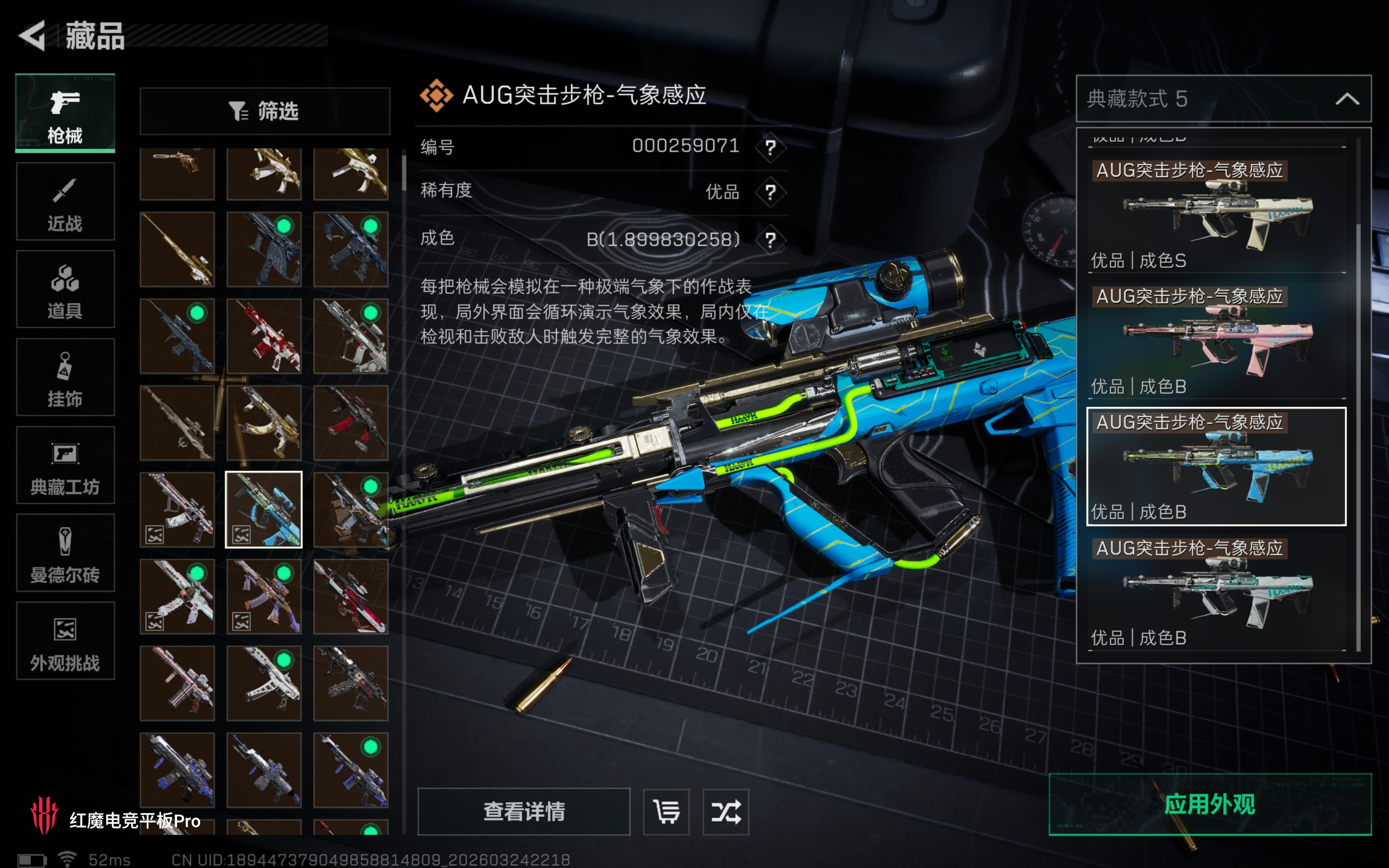This screenshot has height=868, width=1389.
Task: Choose the white-teal AUG variant
Action: coord(1216,593)
